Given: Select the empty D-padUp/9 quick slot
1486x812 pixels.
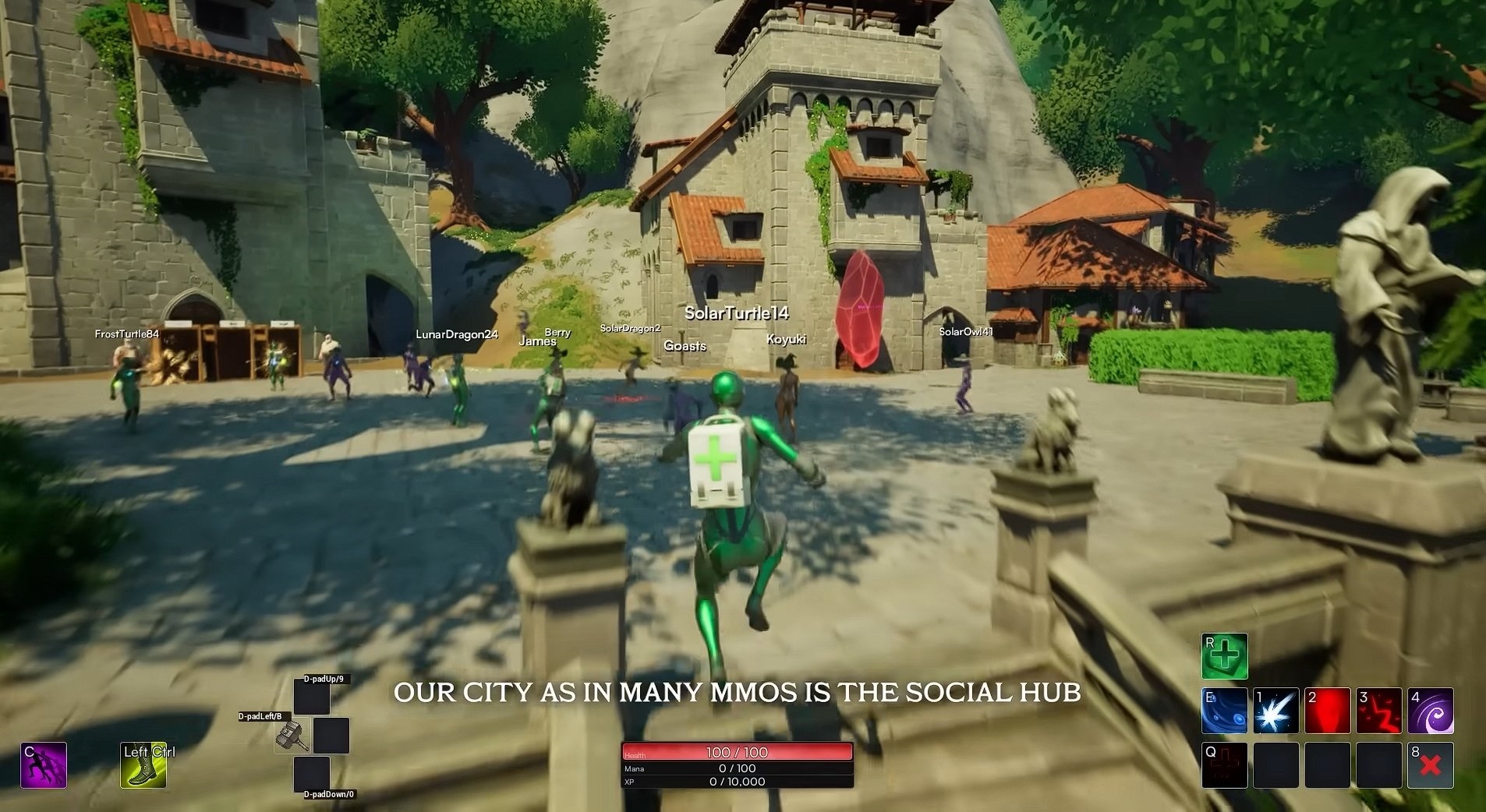Looking at the screenshot, I should coord(312,697).
